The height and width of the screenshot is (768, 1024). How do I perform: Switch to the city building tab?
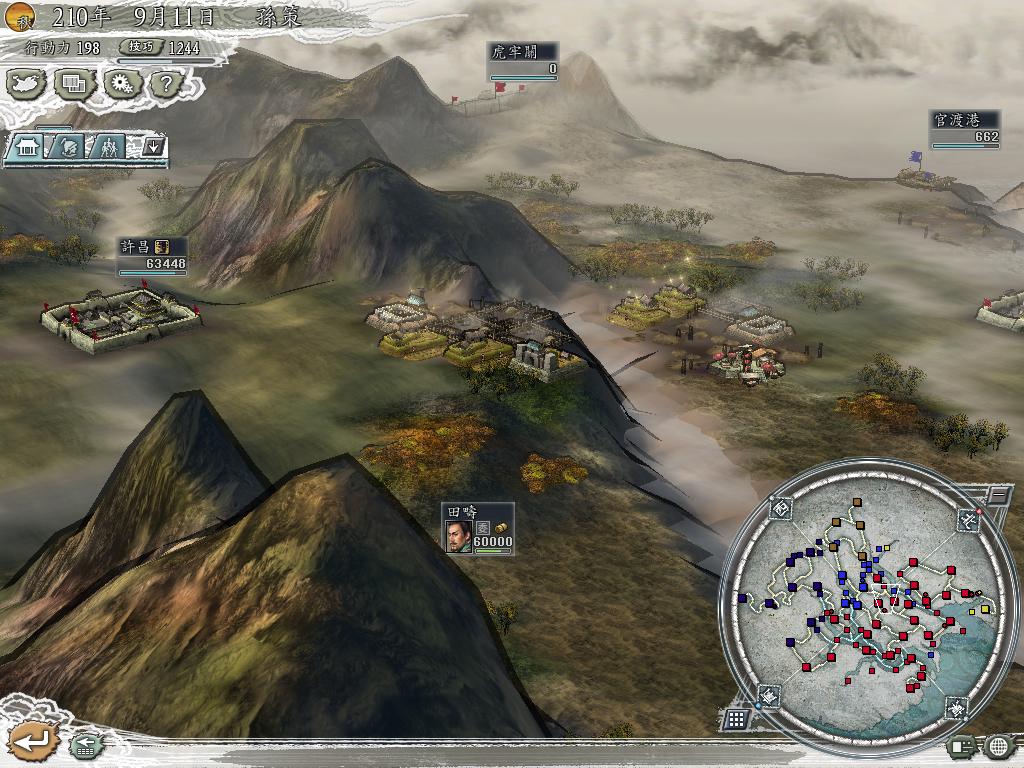tap(27, 147)
